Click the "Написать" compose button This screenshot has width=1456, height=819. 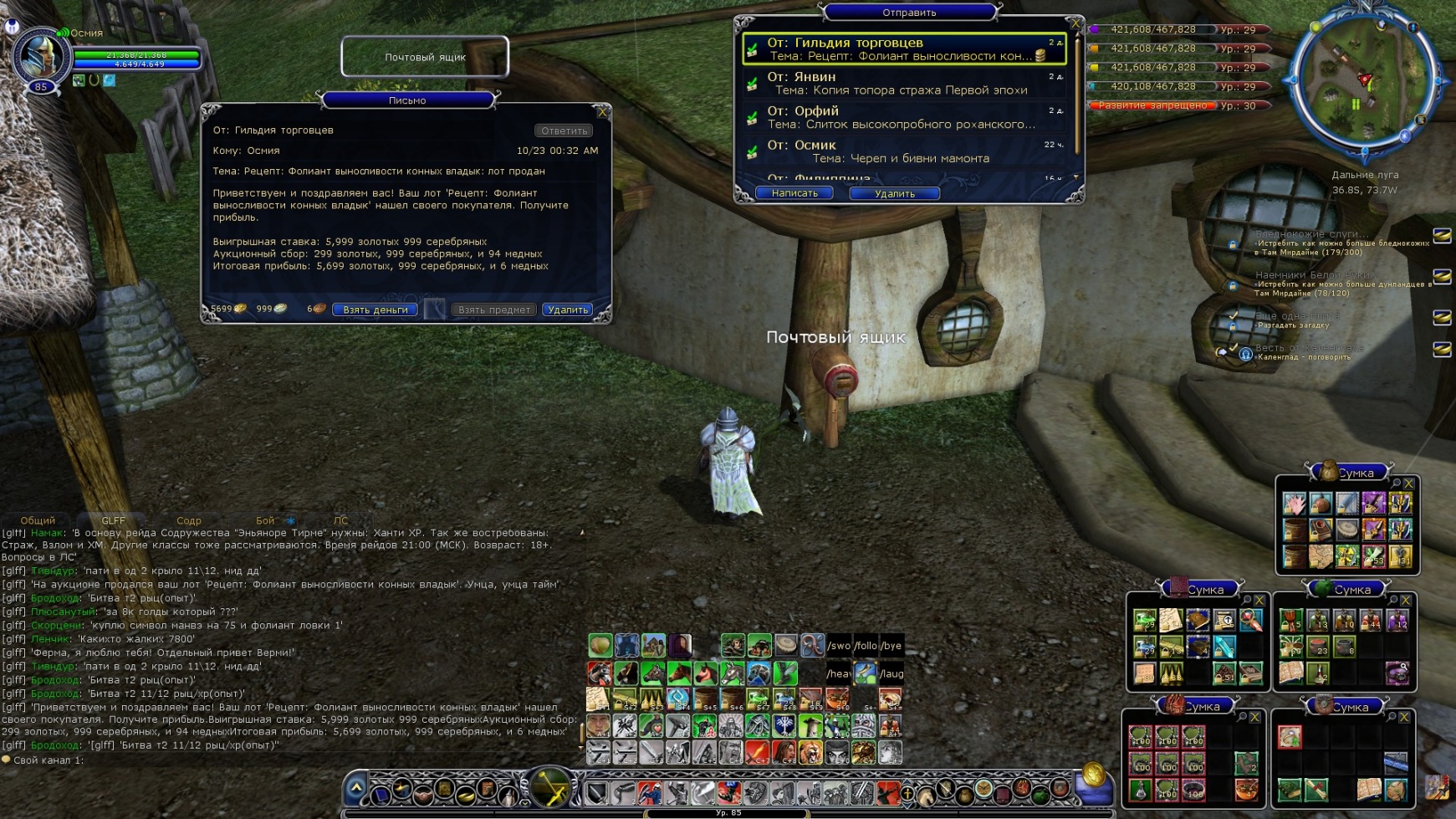(794, 193)
